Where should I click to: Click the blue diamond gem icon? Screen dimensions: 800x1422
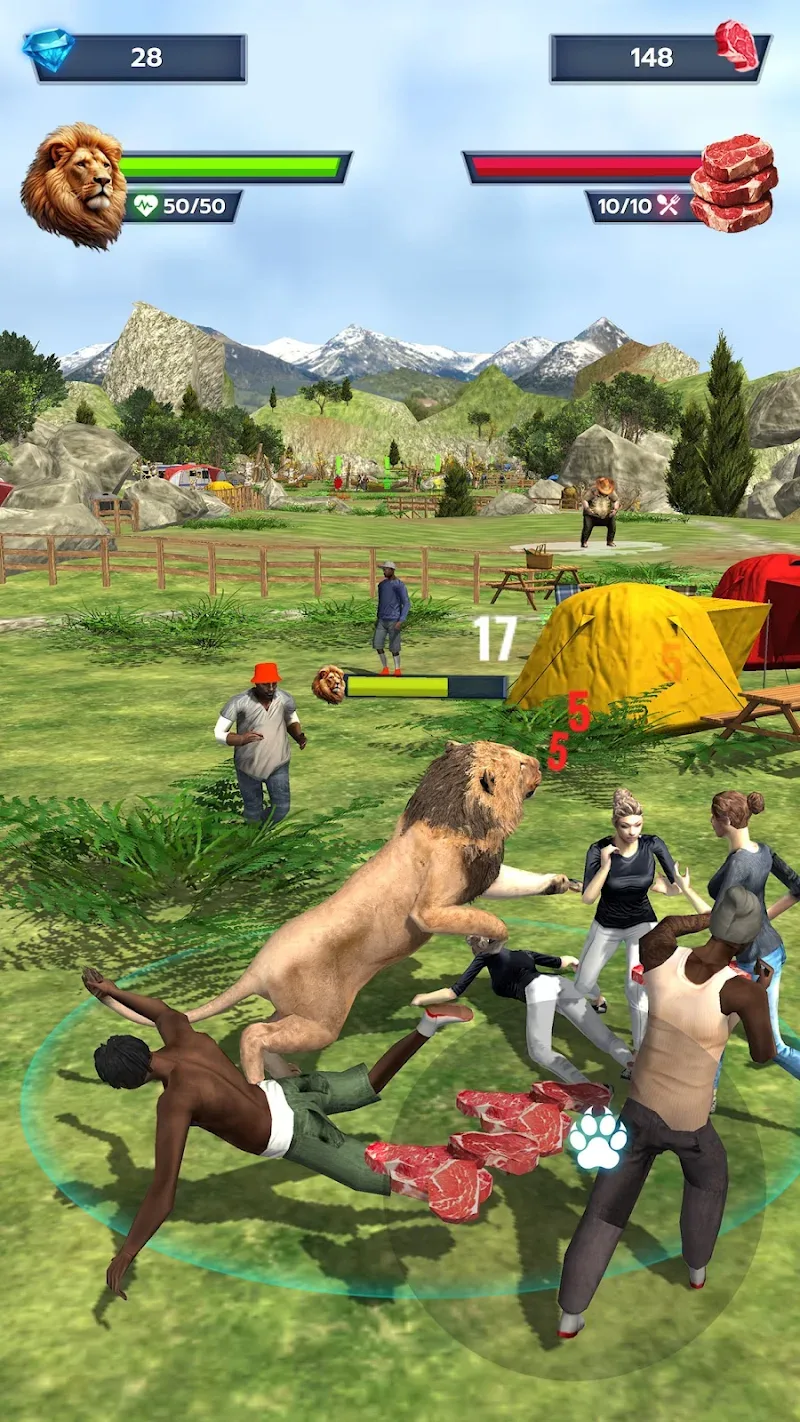48,51
